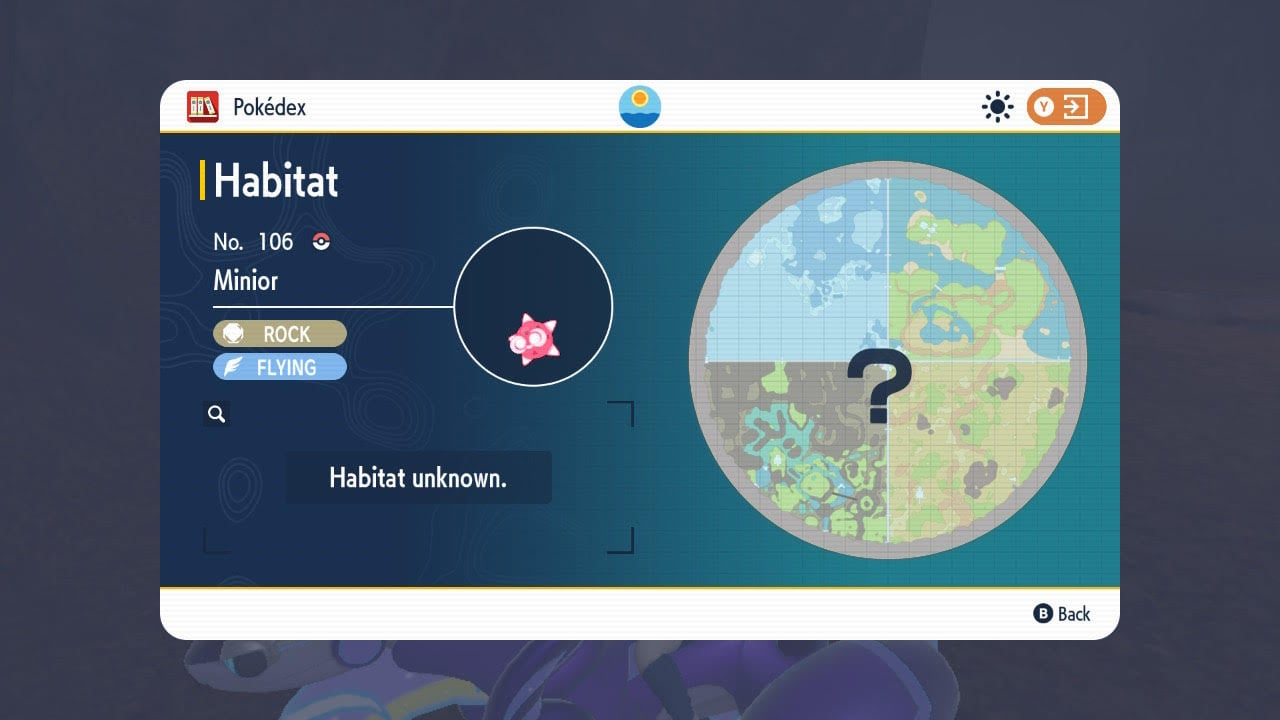The height and width of the screenshot is (720, 1280).
Task: Select the FLYING type badge
Action: click(x=280, y=367)
